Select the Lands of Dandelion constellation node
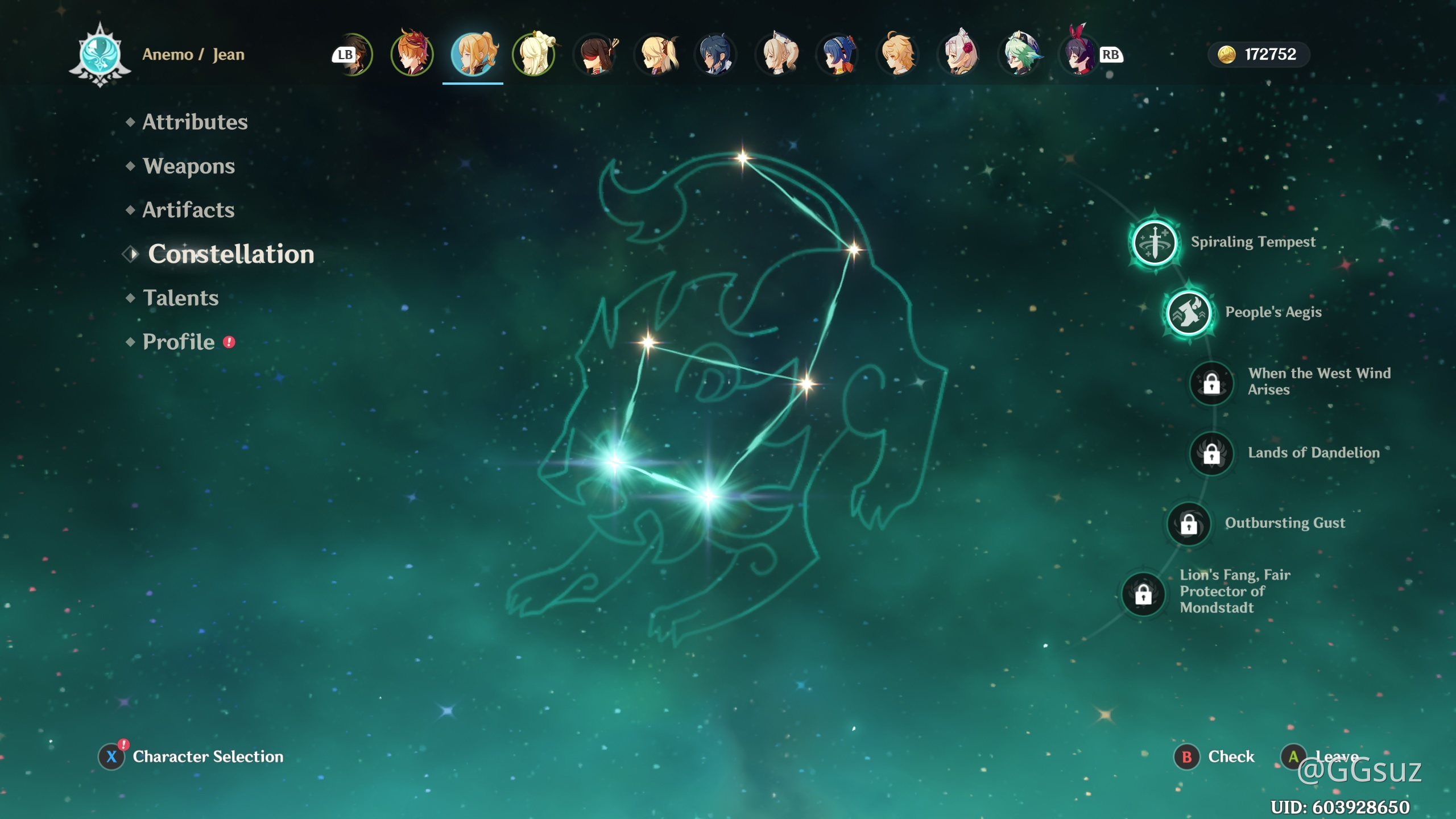1456x819 pixels. (1212, 454)
